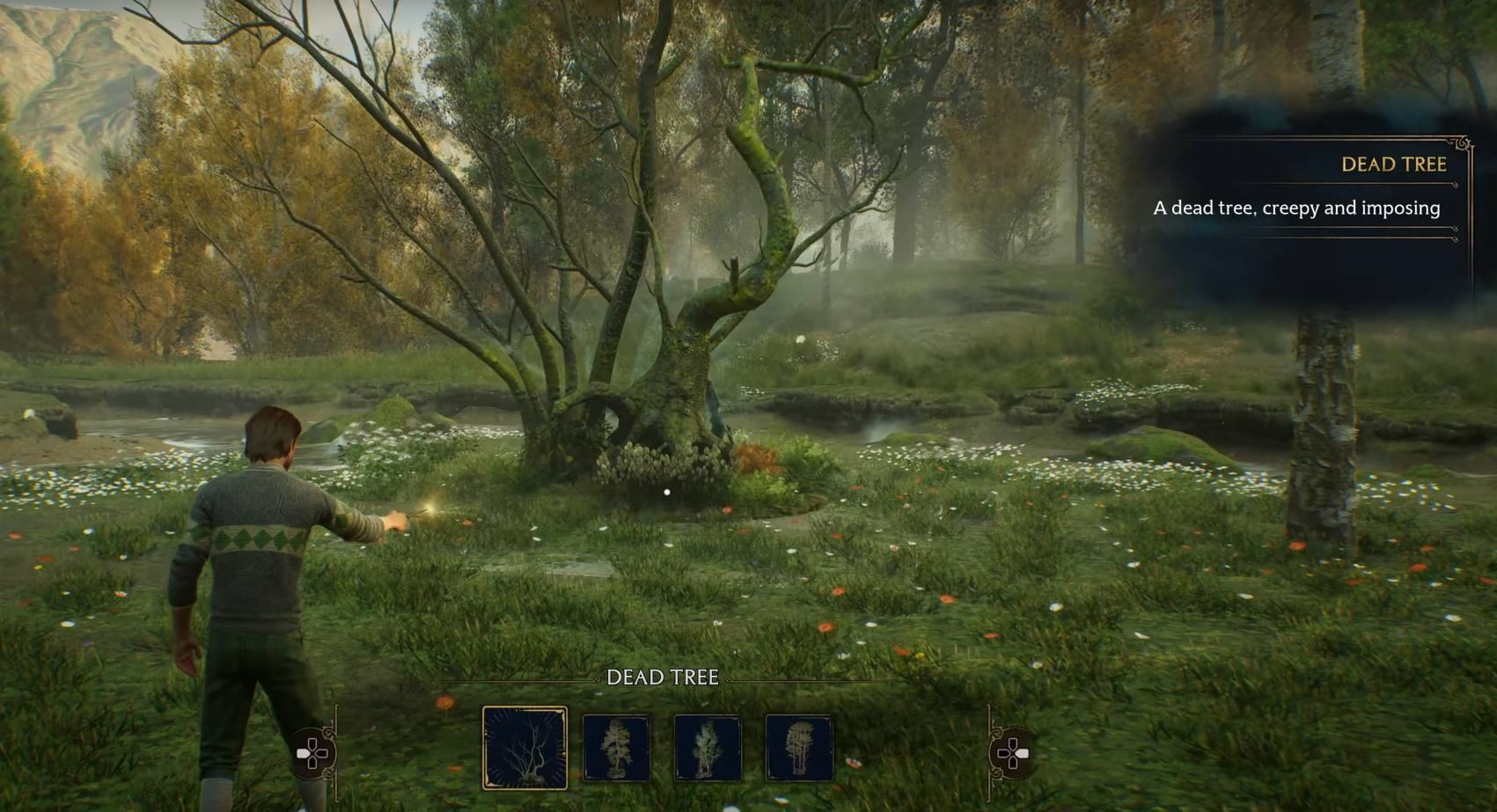Select the cluster of tall trunks thumbnail
Screen dimensions: 1497x812
[799, 749]
